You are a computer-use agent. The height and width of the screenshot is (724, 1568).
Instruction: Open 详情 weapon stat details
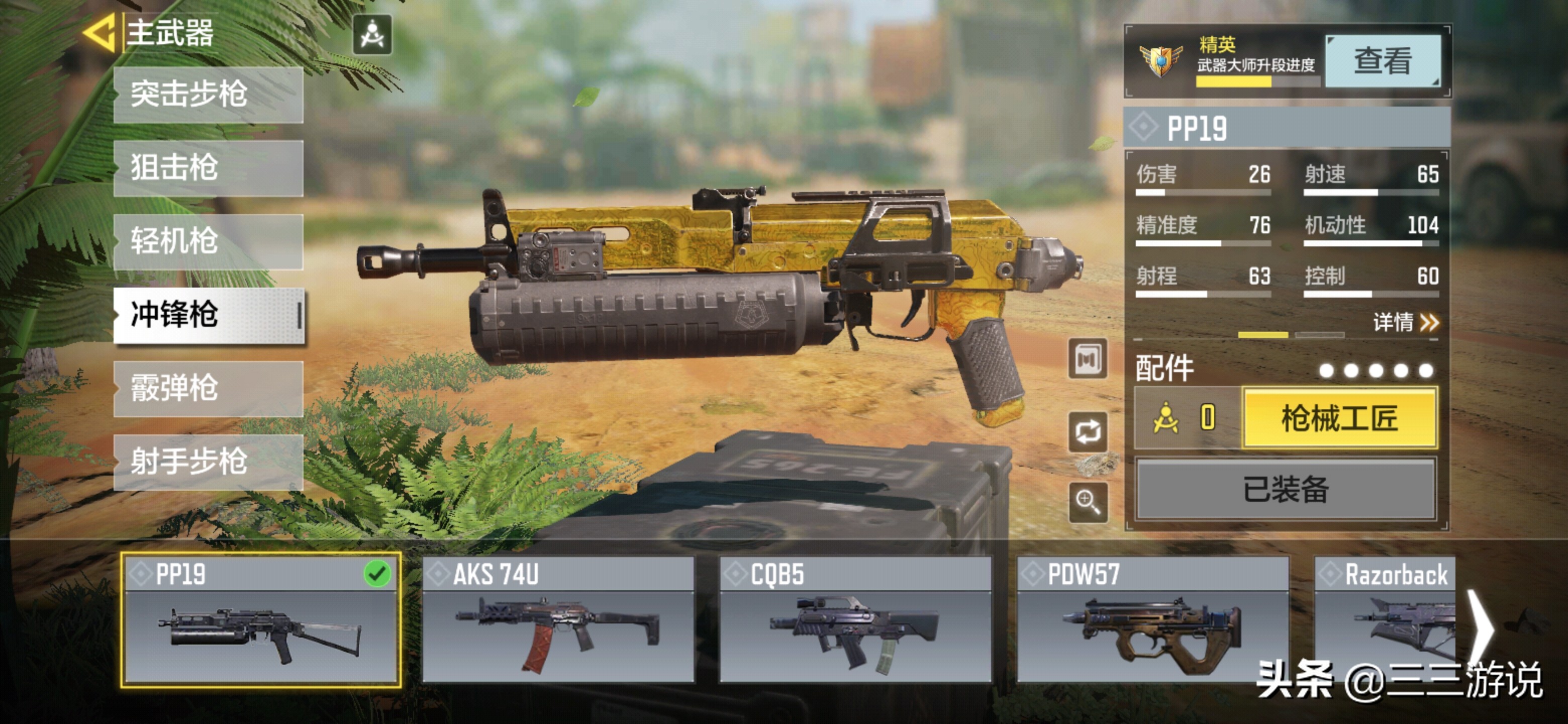click(1405, 322)
